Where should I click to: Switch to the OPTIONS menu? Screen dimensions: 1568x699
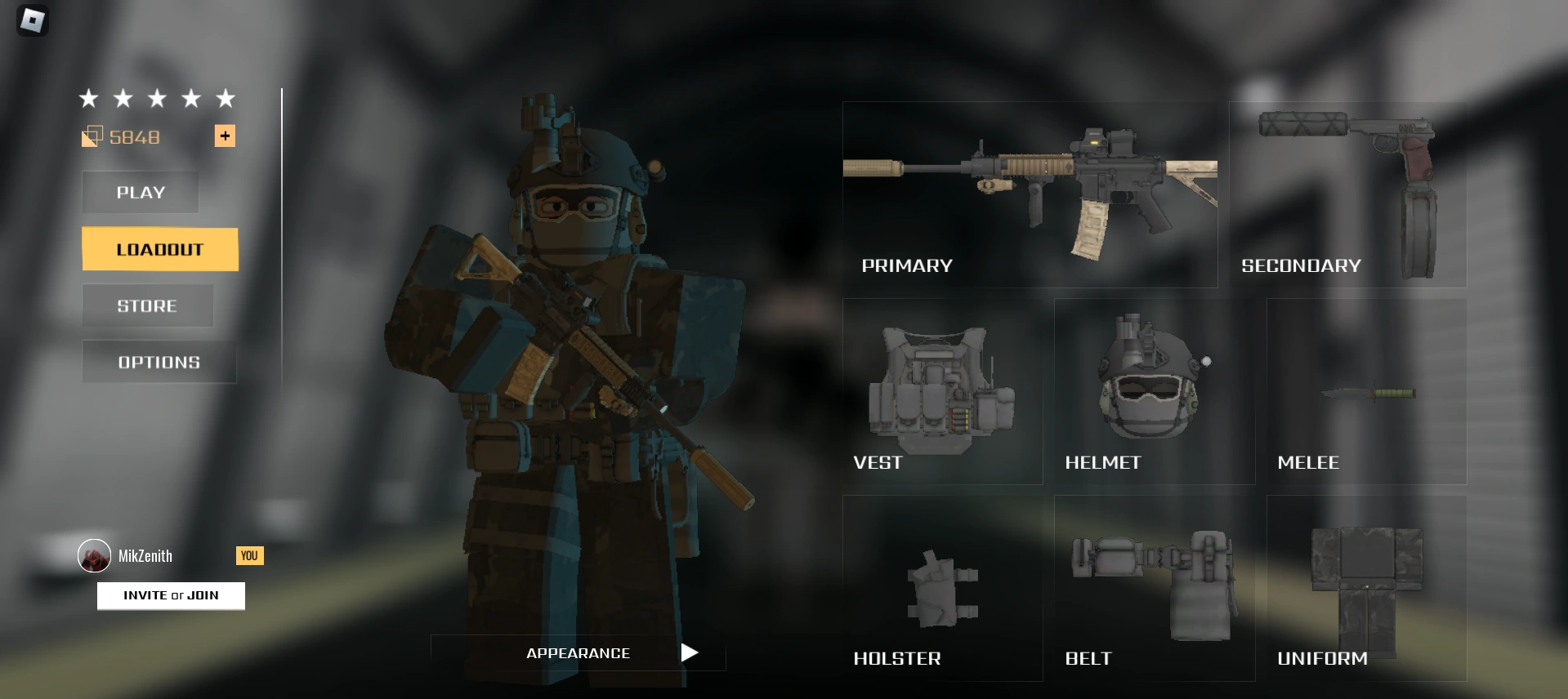click(x=159, y=362)
